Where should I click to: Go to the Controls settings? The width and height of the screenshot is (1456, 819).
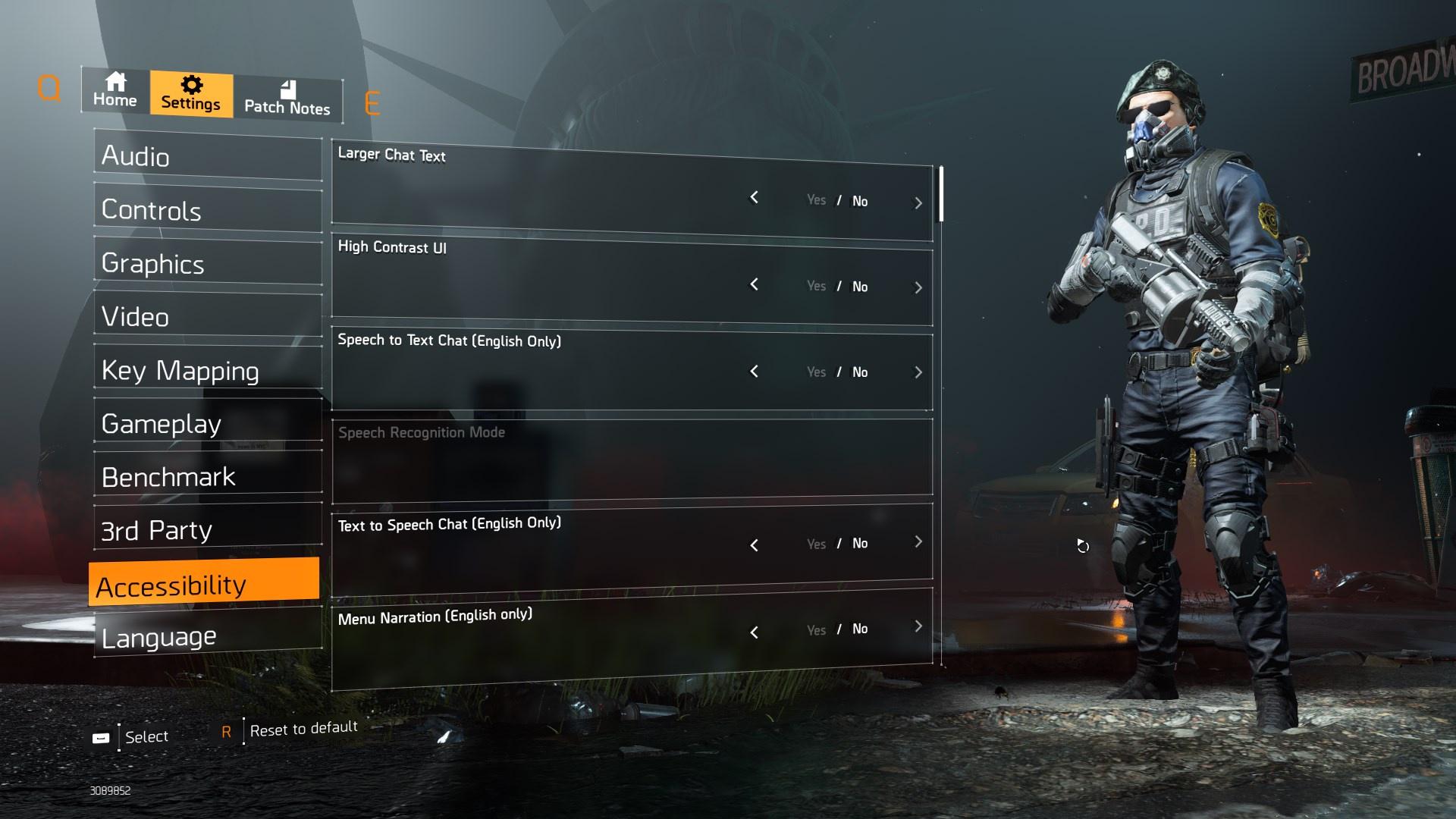point(207,210)
